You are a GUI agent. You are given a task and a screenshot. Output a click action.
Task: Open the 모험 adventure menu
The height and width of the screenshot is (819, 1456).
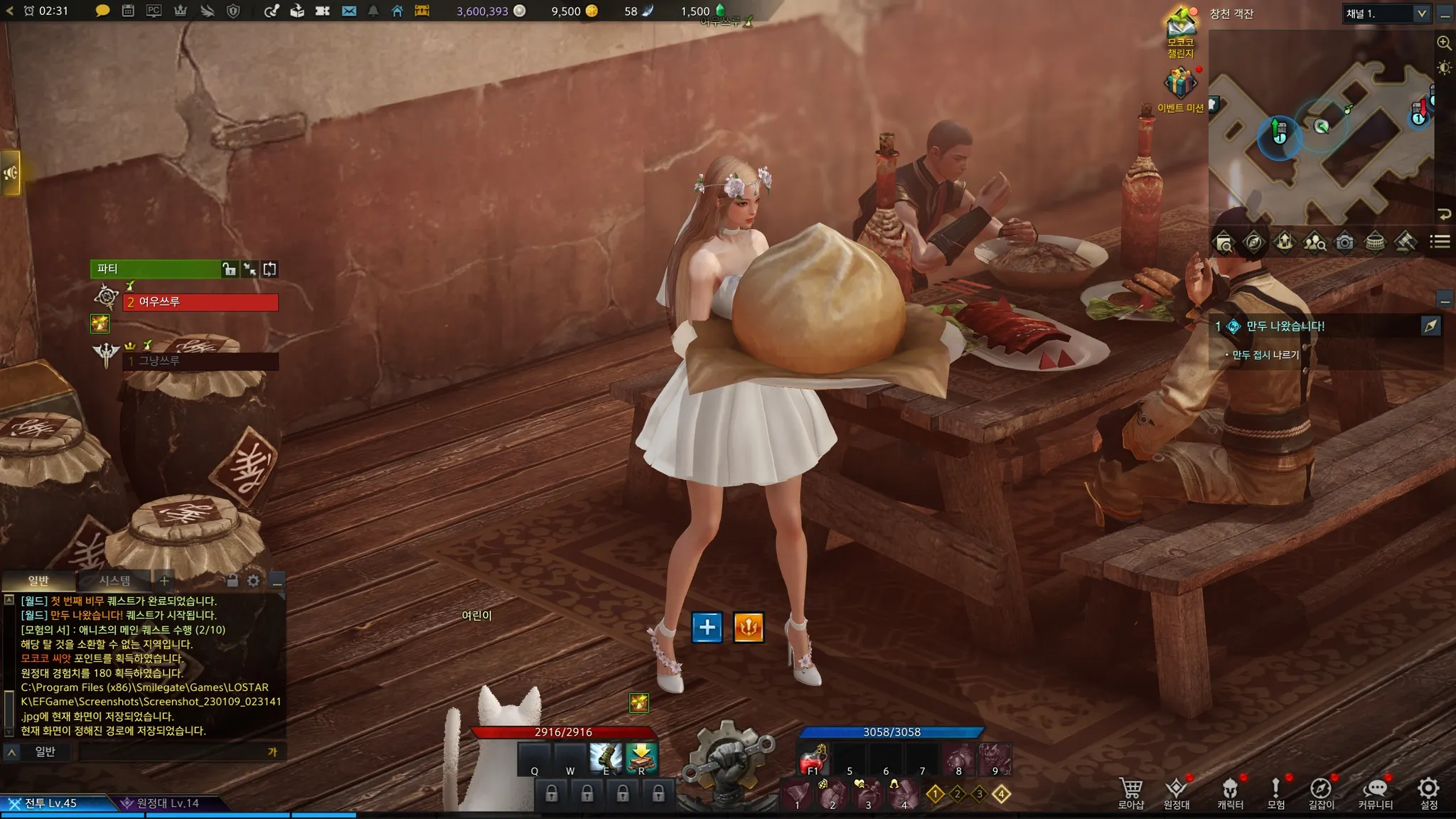click(x=1275, y=791)
